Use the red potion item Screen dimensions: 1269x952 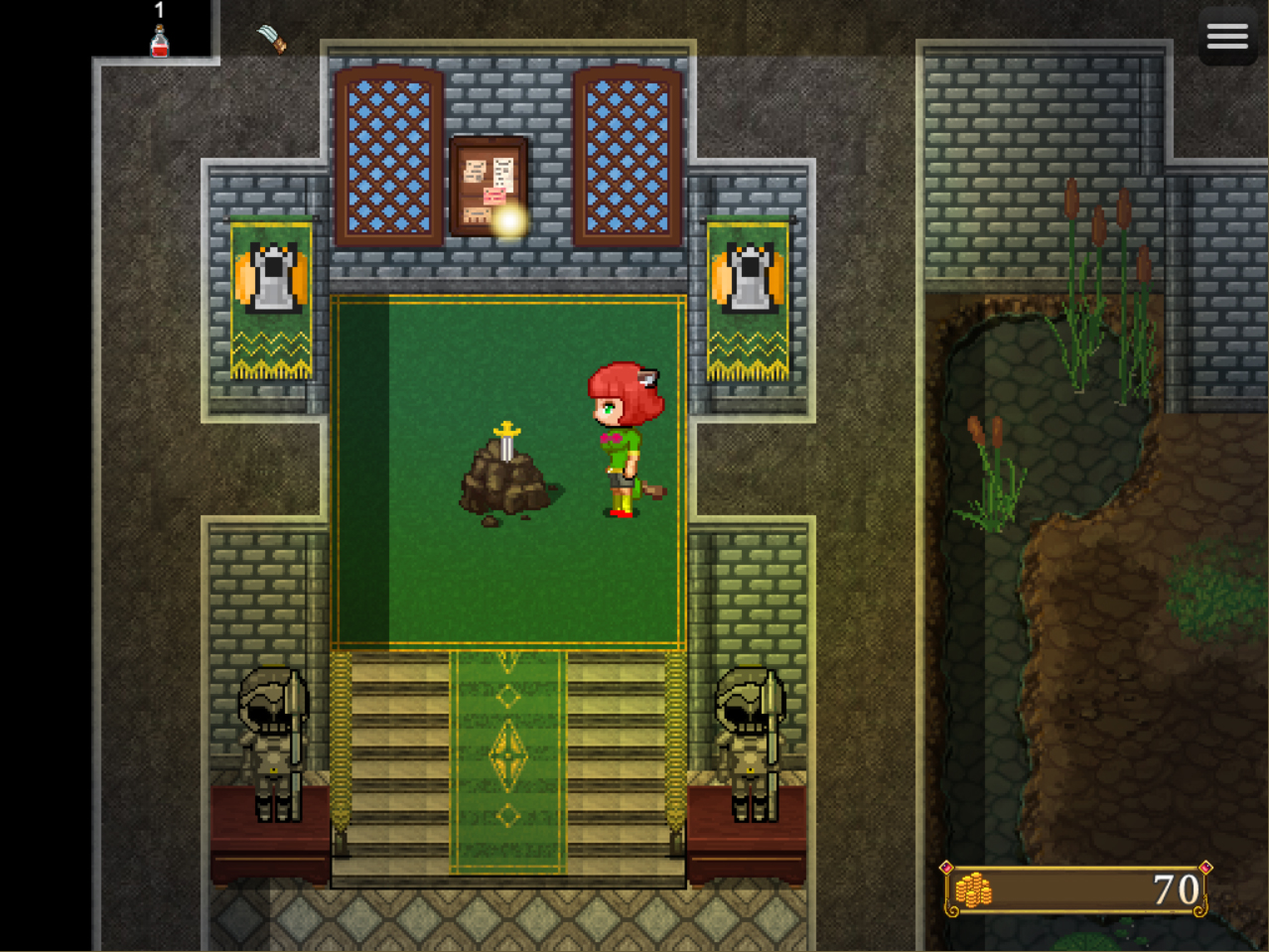coord(159,41)
